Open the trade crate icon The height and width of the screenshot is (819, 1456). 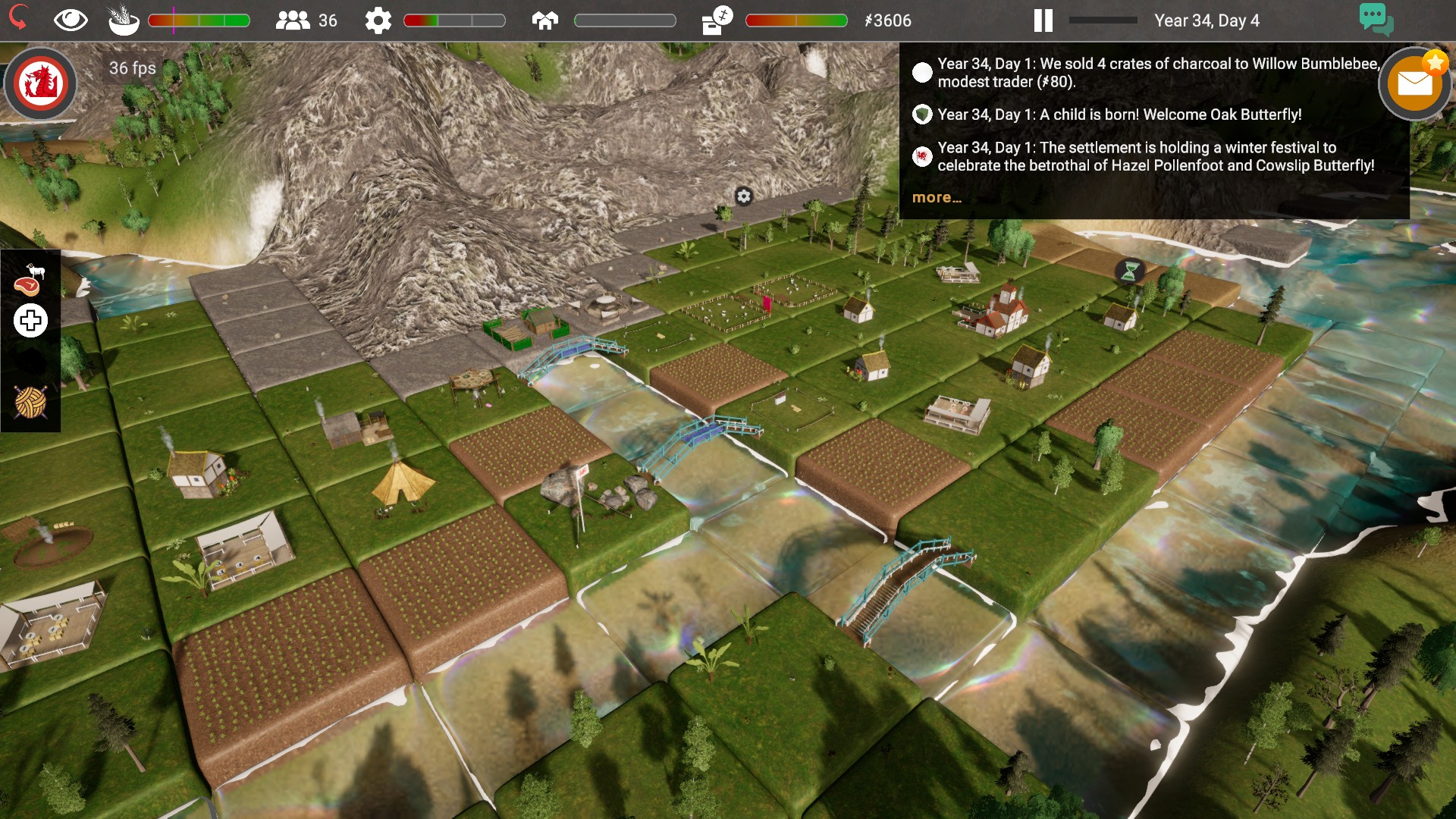pos(717,20)
